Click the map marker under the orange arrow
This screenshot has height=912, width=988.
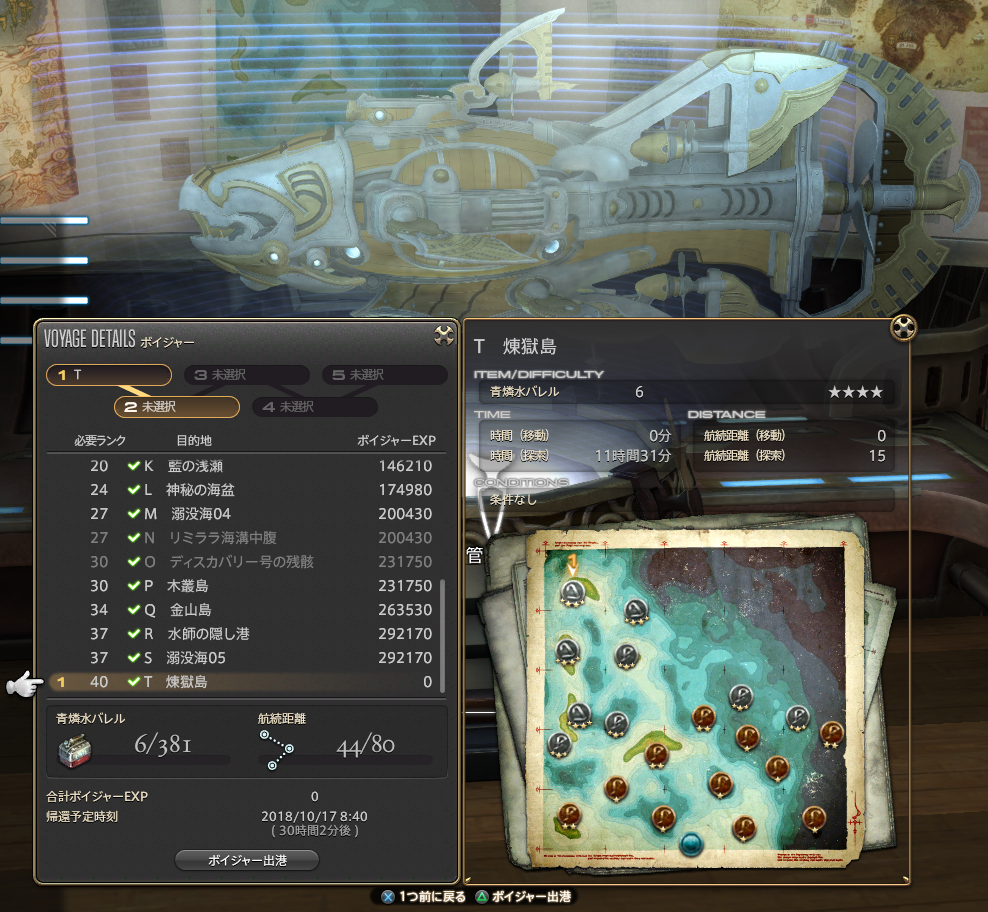[573, 593]
